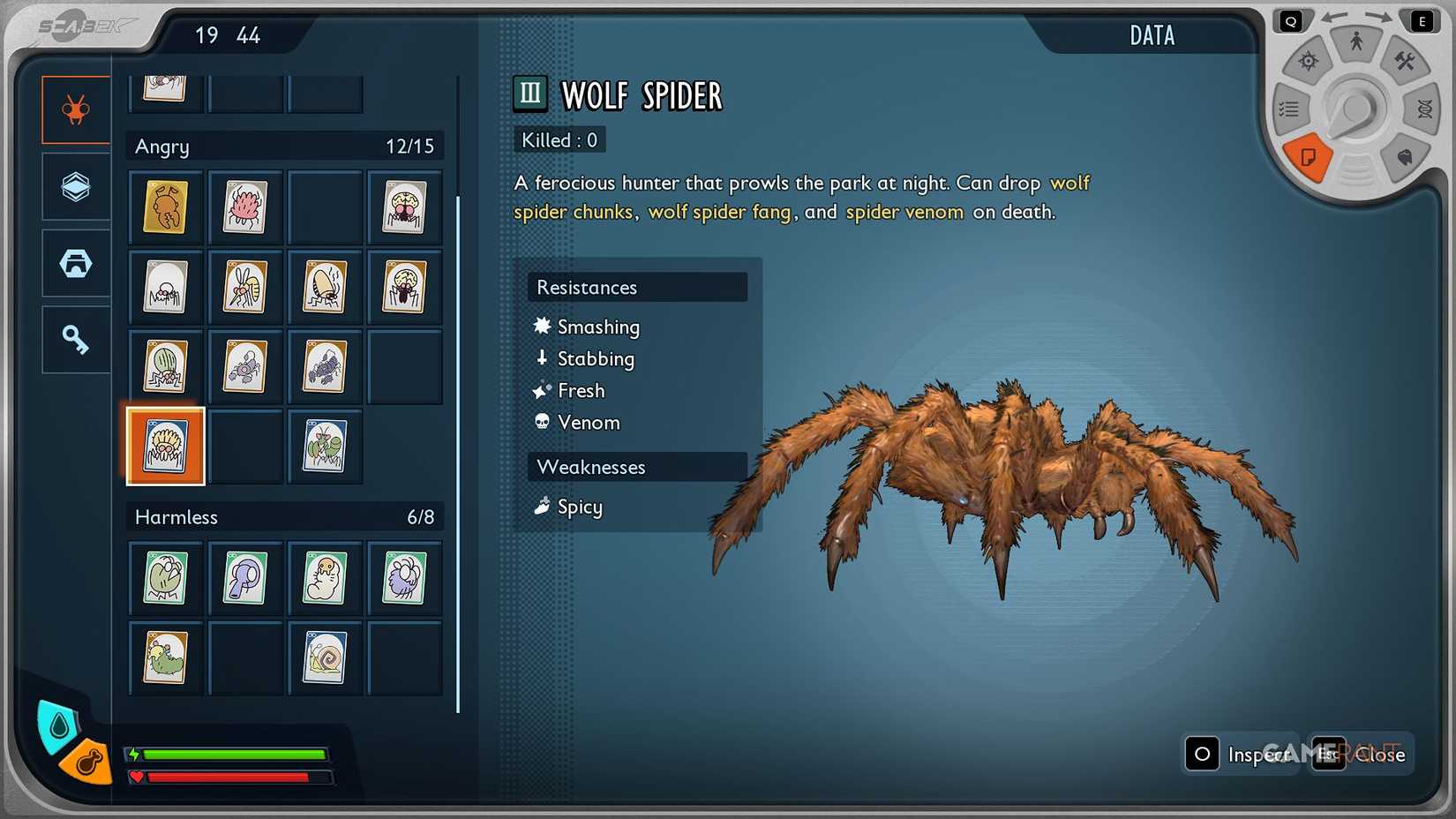The height and width of the screenshot is (819, 1456).
Task: Open the resources category in the sidebar
Action: pos(75,186)
